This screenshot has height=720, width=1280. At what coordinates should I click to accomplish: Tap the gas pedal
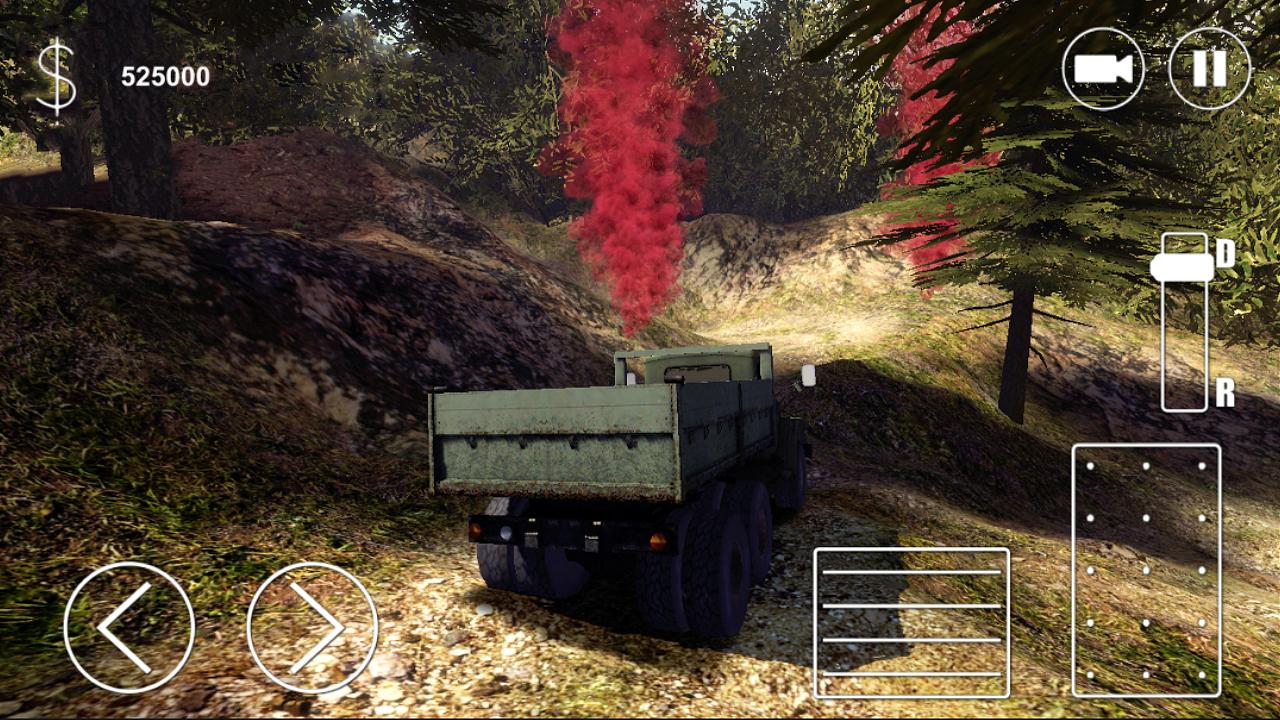(x=1146, y=570)
